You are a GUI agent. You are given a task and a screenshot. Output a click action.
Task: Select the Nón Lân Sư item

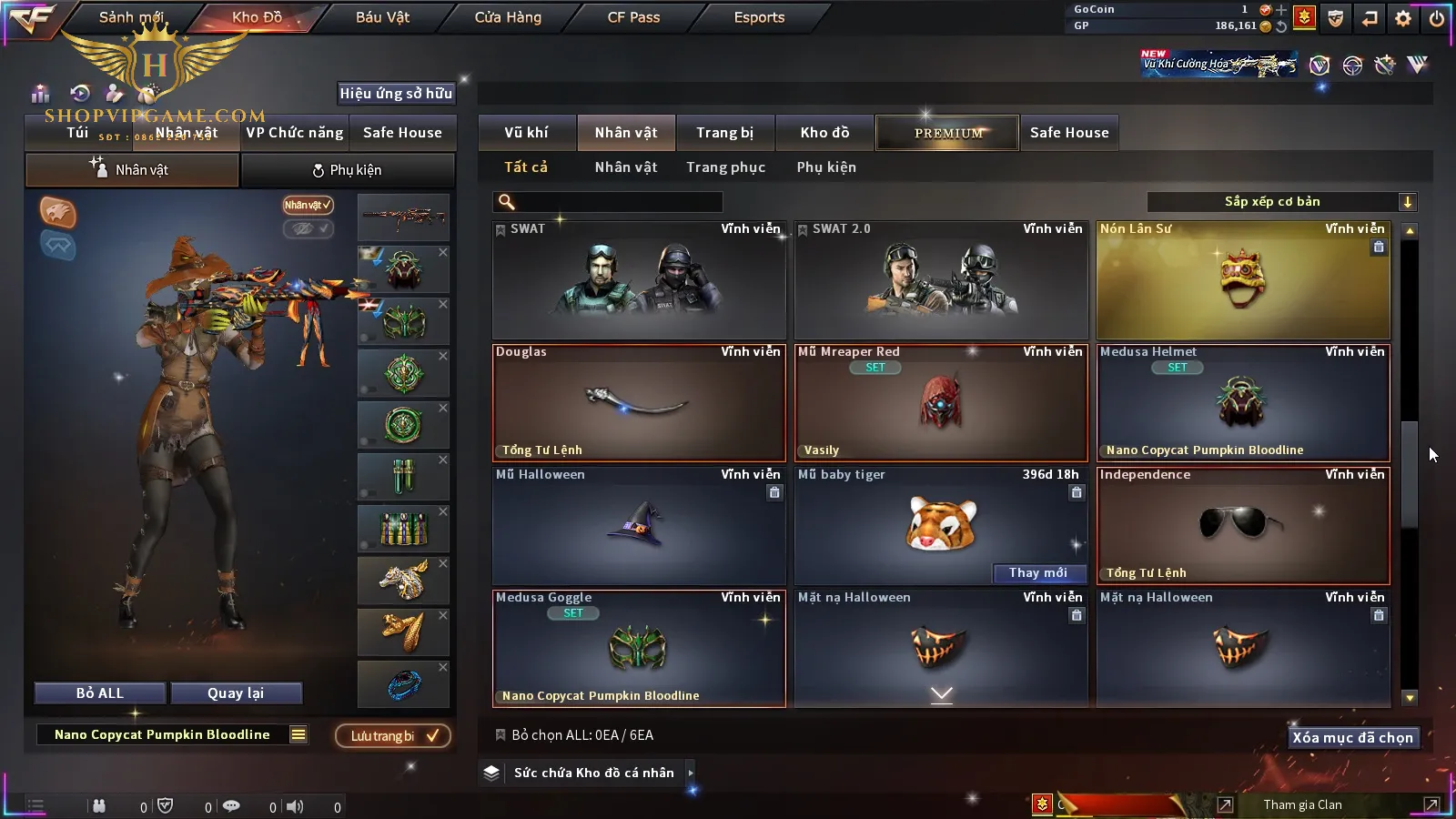(x=1242, y=280)
